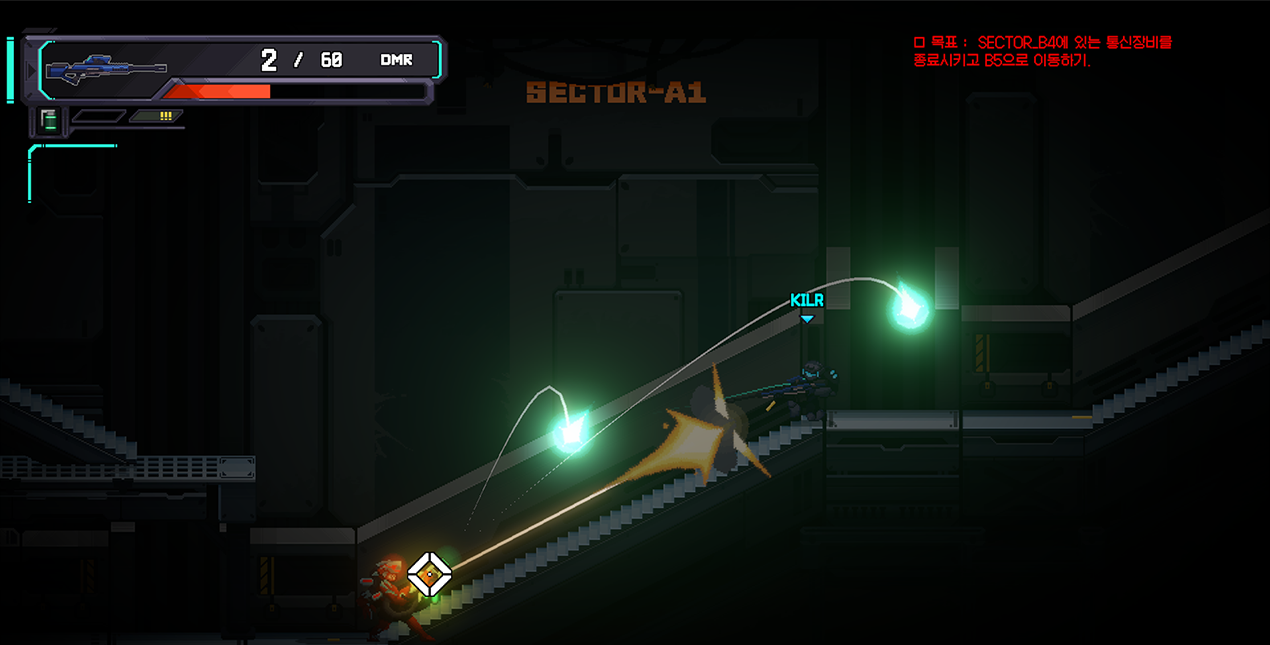Select the blue DMR rifle weapon icon
The height and width of the screenshot is (645, 1270).
tap(106, 68)
